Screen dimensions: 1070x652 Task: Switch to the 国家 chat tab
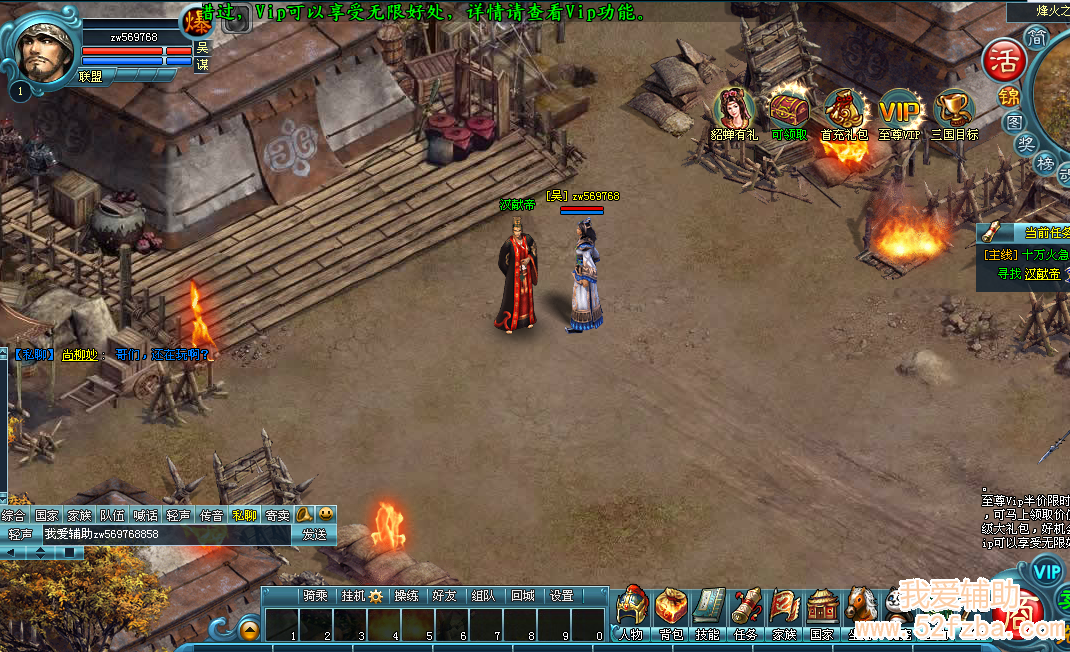(x=47, y=516)
